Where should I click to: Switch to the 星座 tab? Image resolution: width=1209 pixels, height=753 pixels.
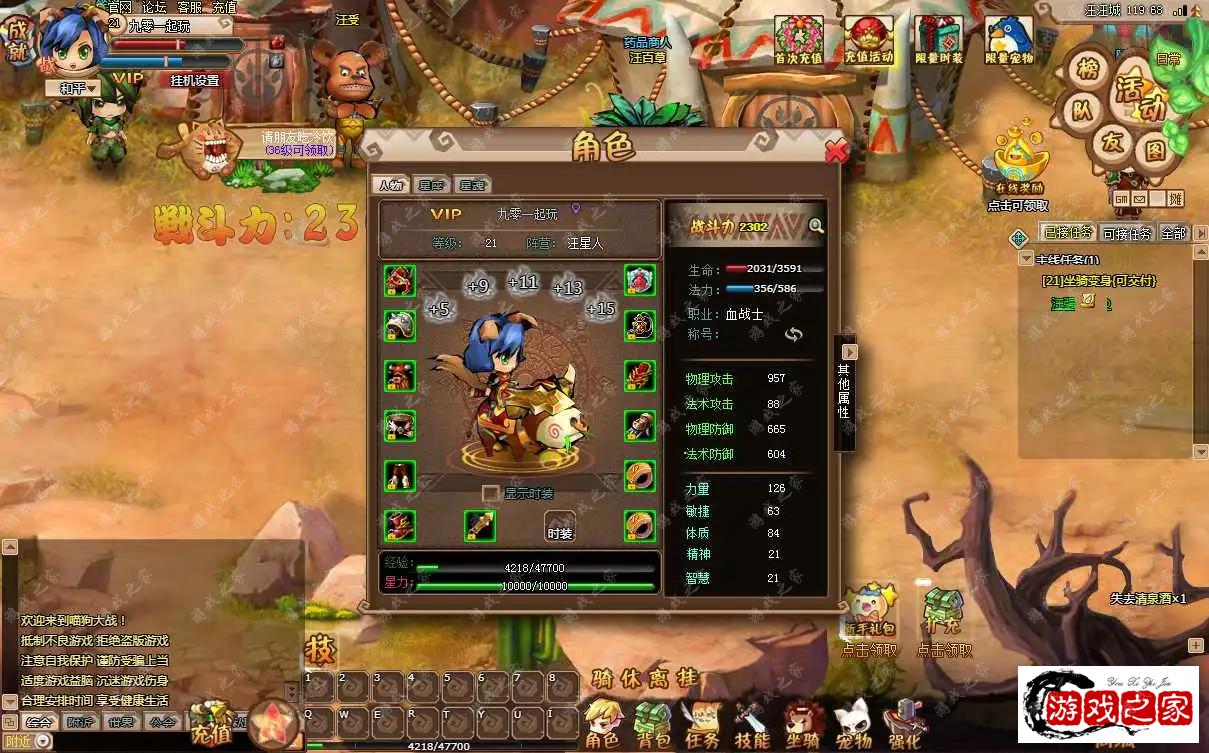pyautogui.click(x=431, y=185)
